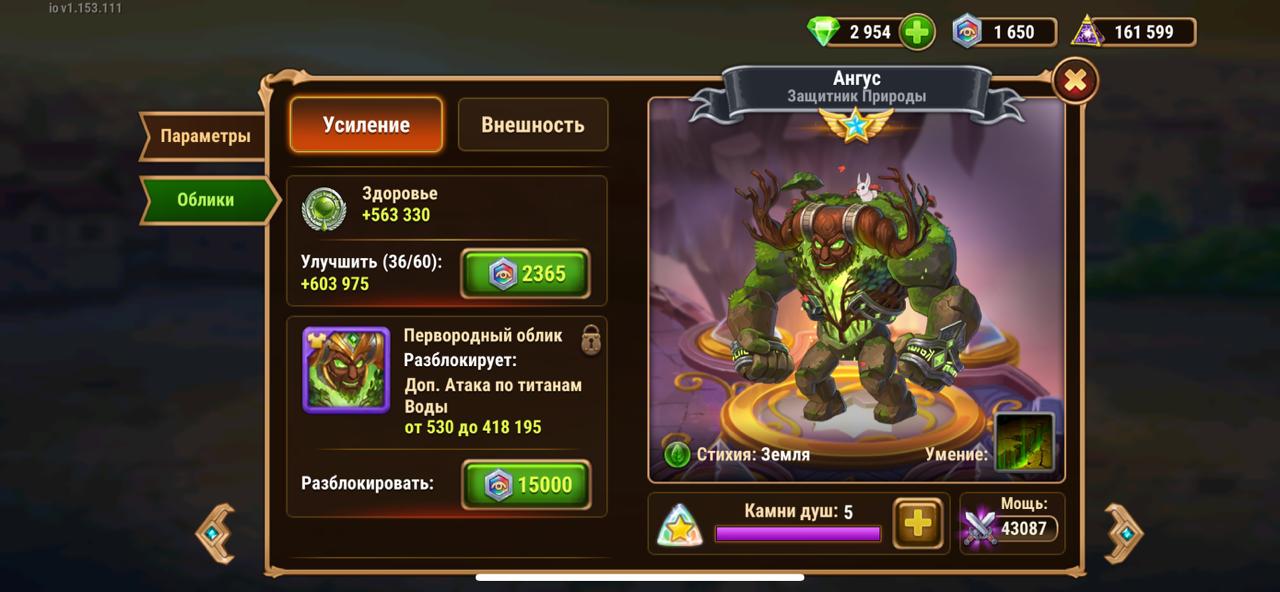Tap the Стихия: Земля element icon
The width and height of the screenshot is (1280, 592).
tap(677, 454)
